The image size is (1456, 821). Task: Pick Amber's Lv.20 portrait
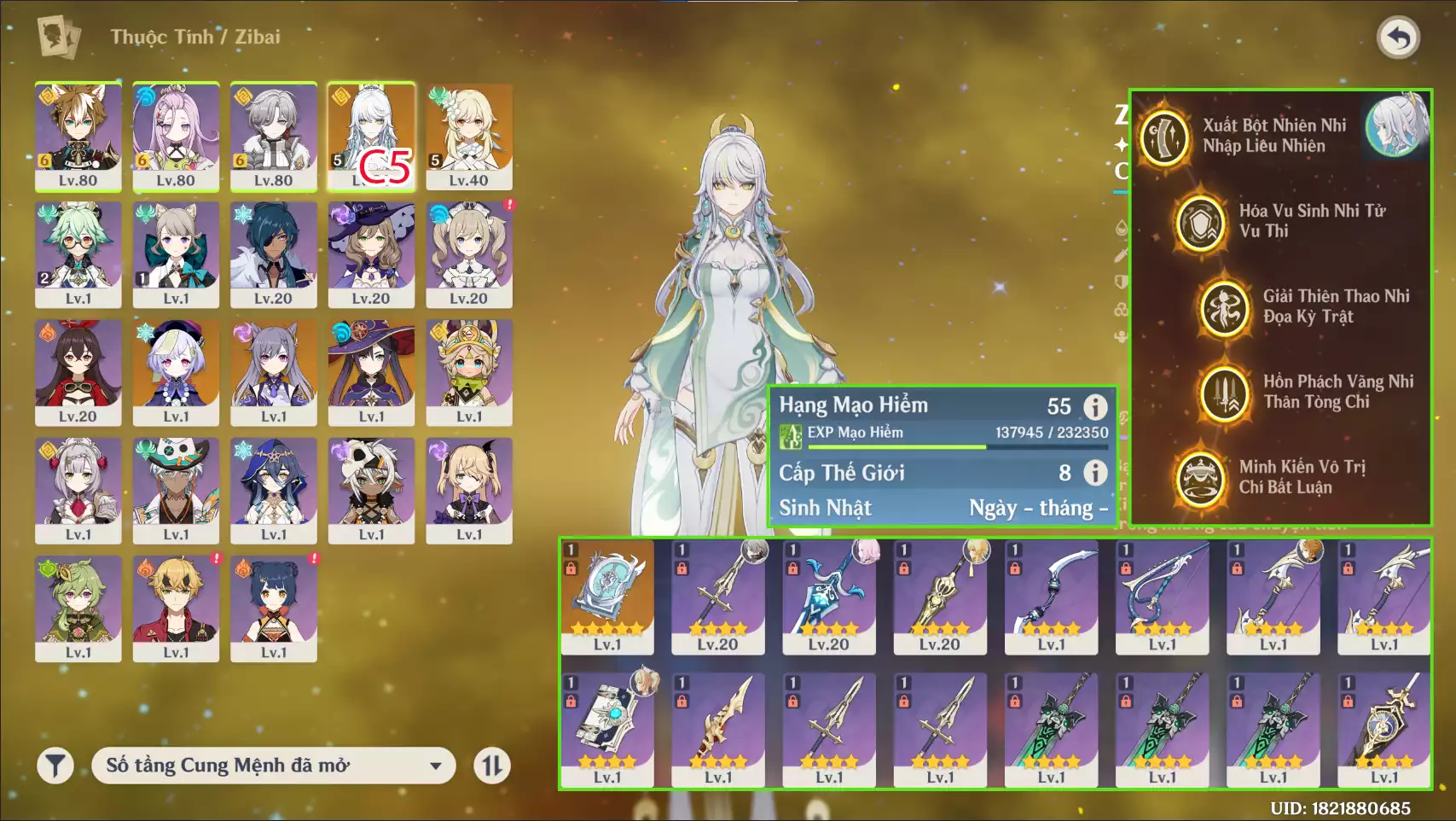(78, 372)
